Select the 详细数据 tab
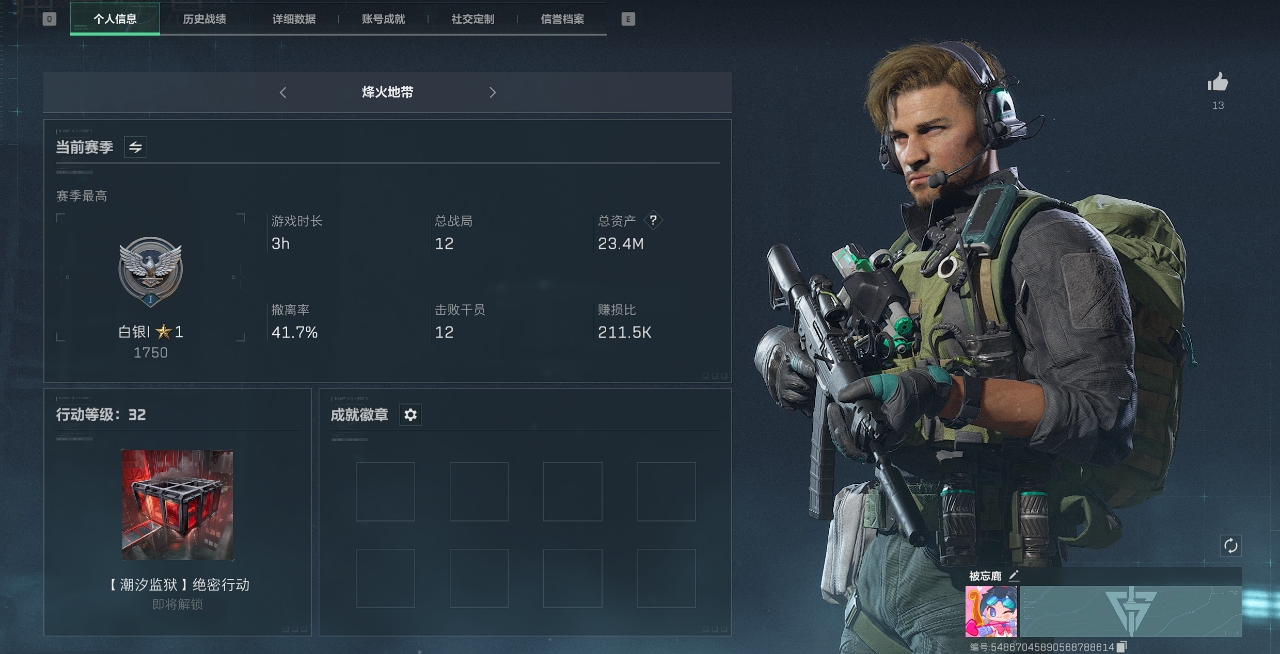 point(293,19)
